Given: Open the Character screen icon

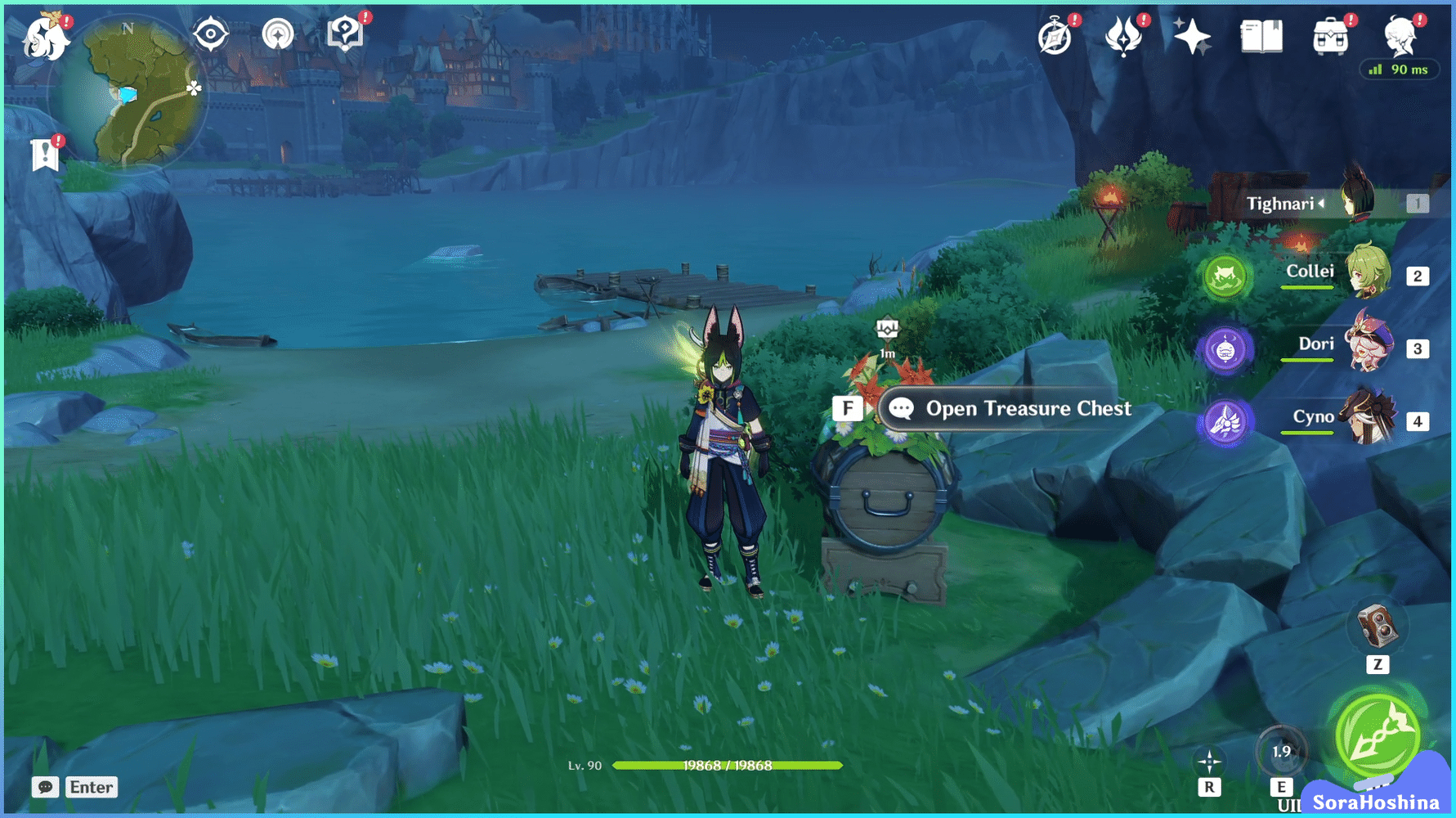Looking at the screenshot, I should pos(1400,36).
